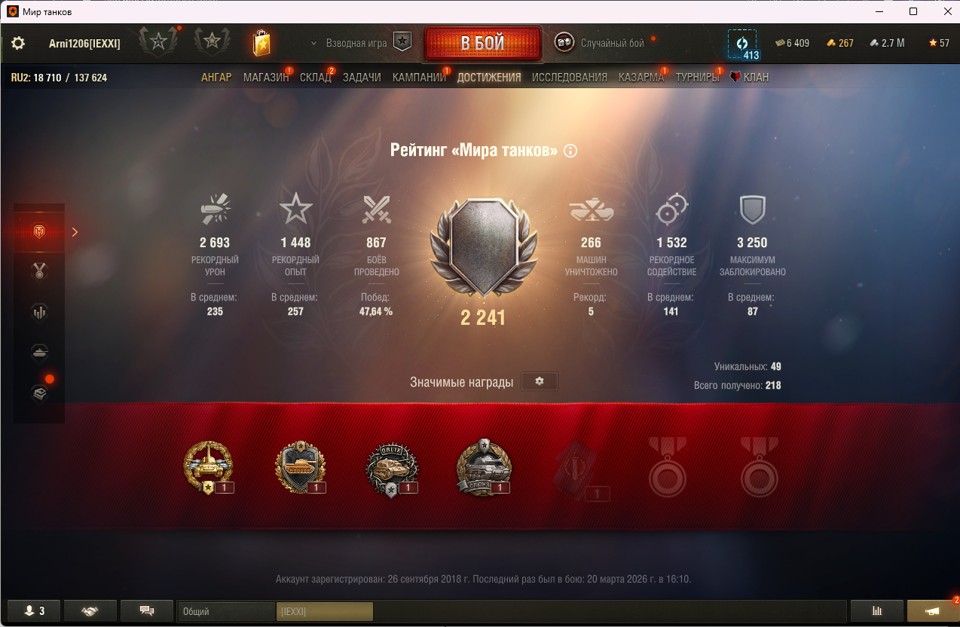The height and width of the screenshot is (627, 960).
Task: Show the ЗАДАЧИ tab
Action: (x=362, y=77)
